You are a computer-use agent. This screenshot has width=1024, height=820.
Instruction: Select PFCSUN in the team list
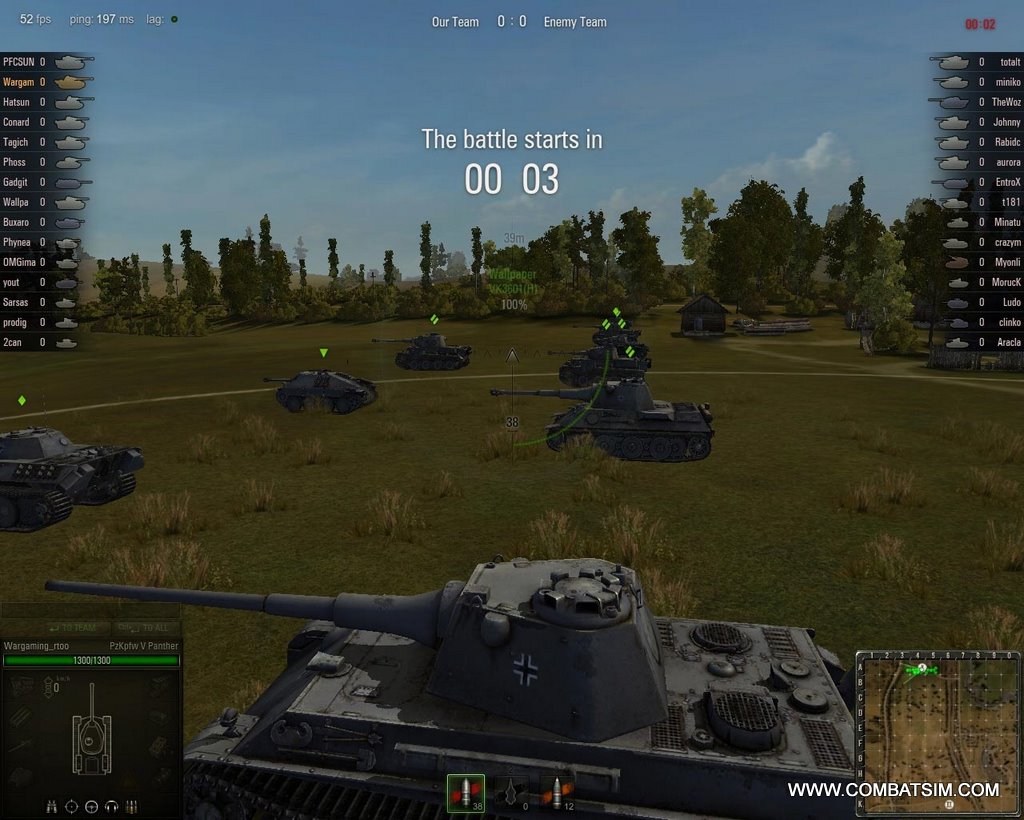click(19, 62)
